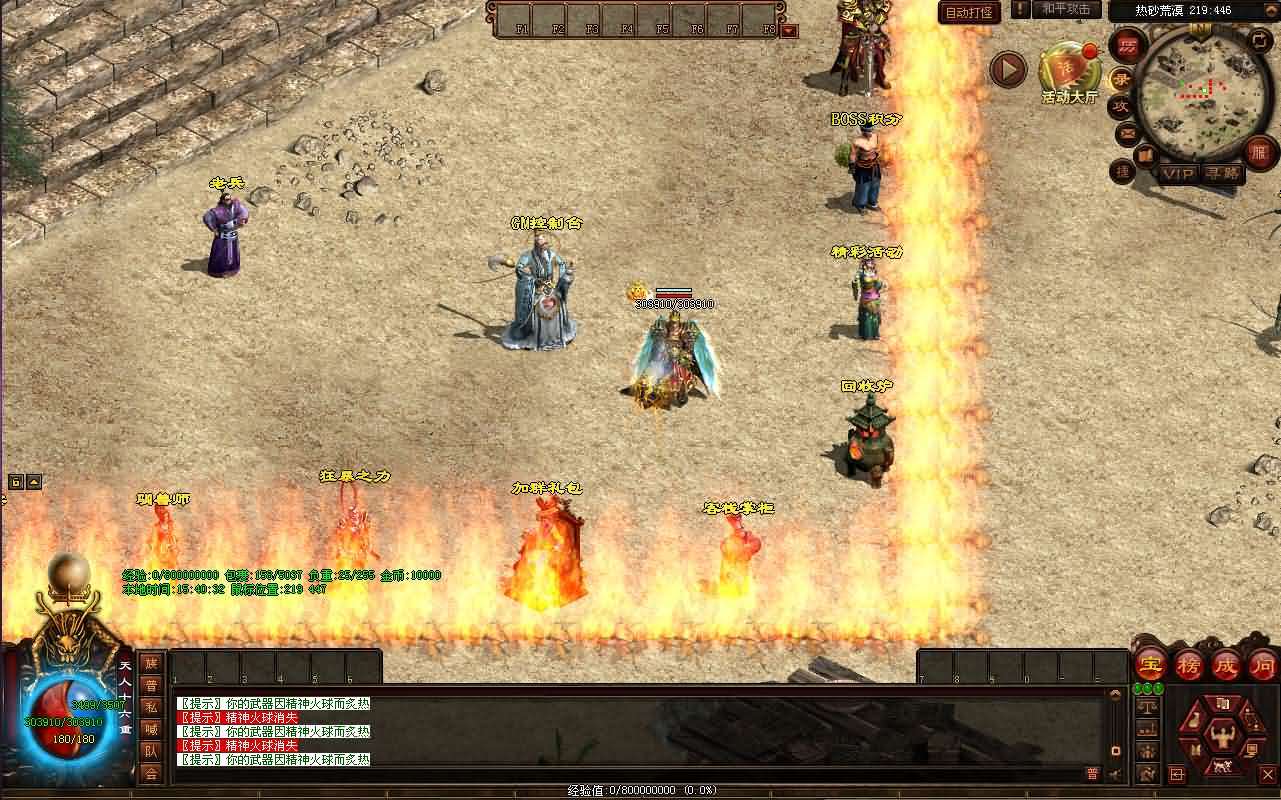
Task: Switch attack mode via the 和平攻击 control
Action: pyautogui.click(x=1065, y=10)
